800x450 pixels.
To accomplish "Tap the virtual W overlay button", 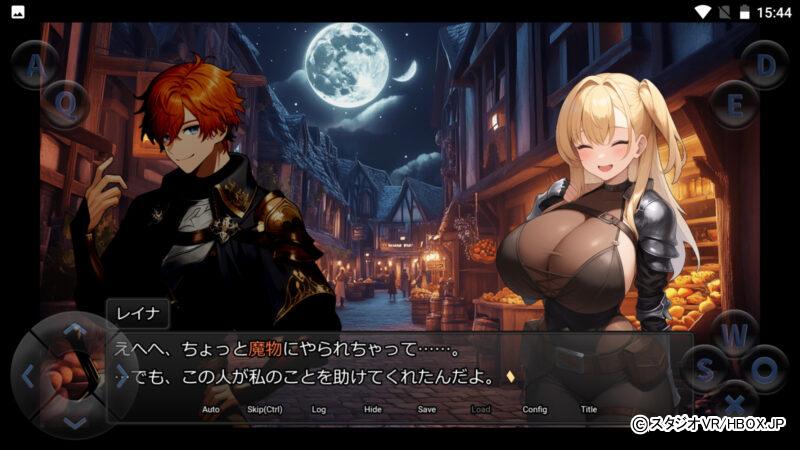I will pyautogui.click(x=736, y=333).
